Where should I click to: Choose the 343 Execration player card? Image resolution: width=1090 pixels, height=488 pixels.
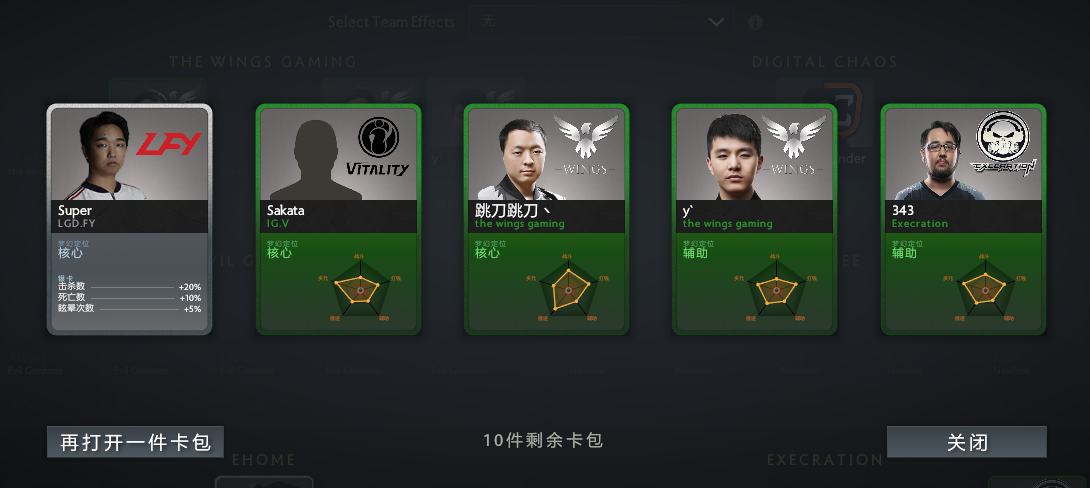click(963, 219)
